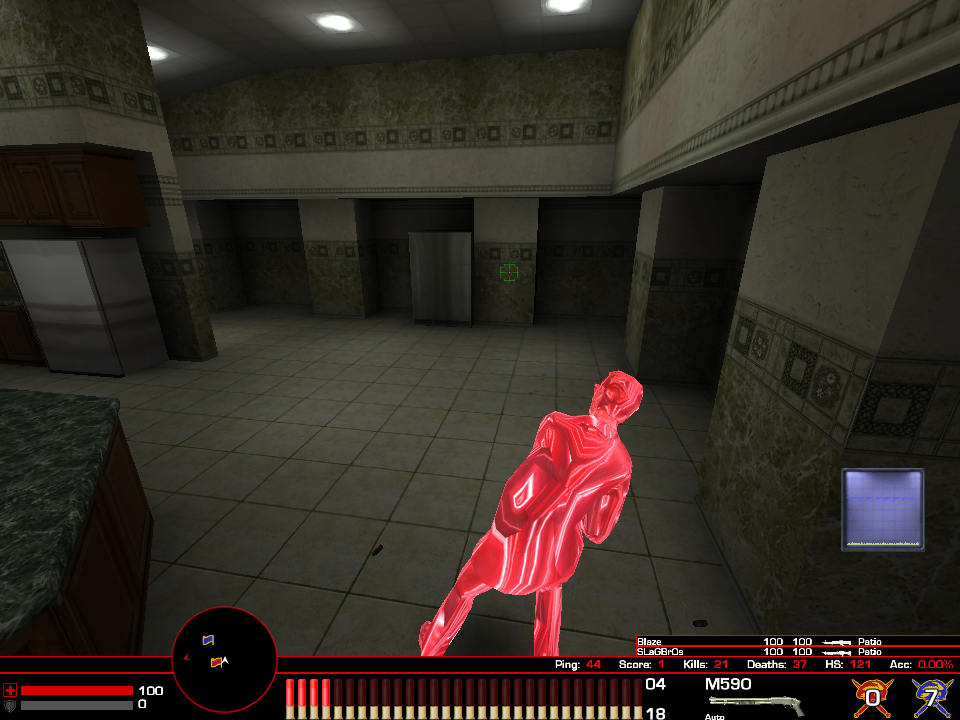Click the blue team score emblem

point(932,696)
